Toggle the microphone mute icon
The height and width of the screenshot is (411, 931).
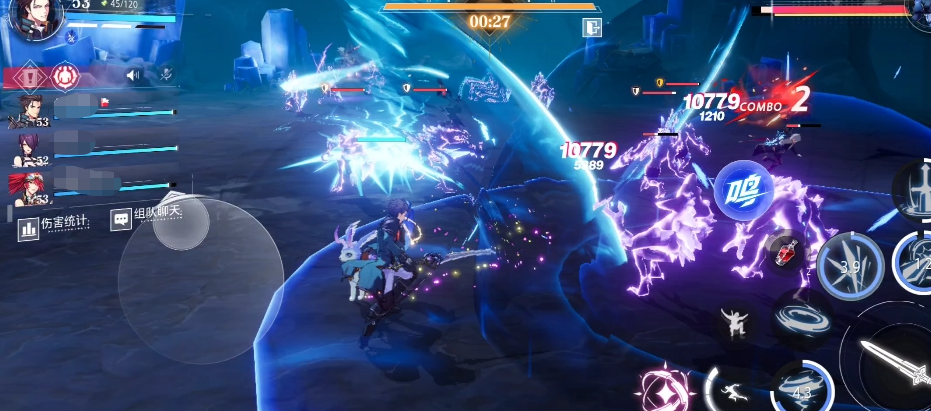pyautogui.click(x=166, y=73)
